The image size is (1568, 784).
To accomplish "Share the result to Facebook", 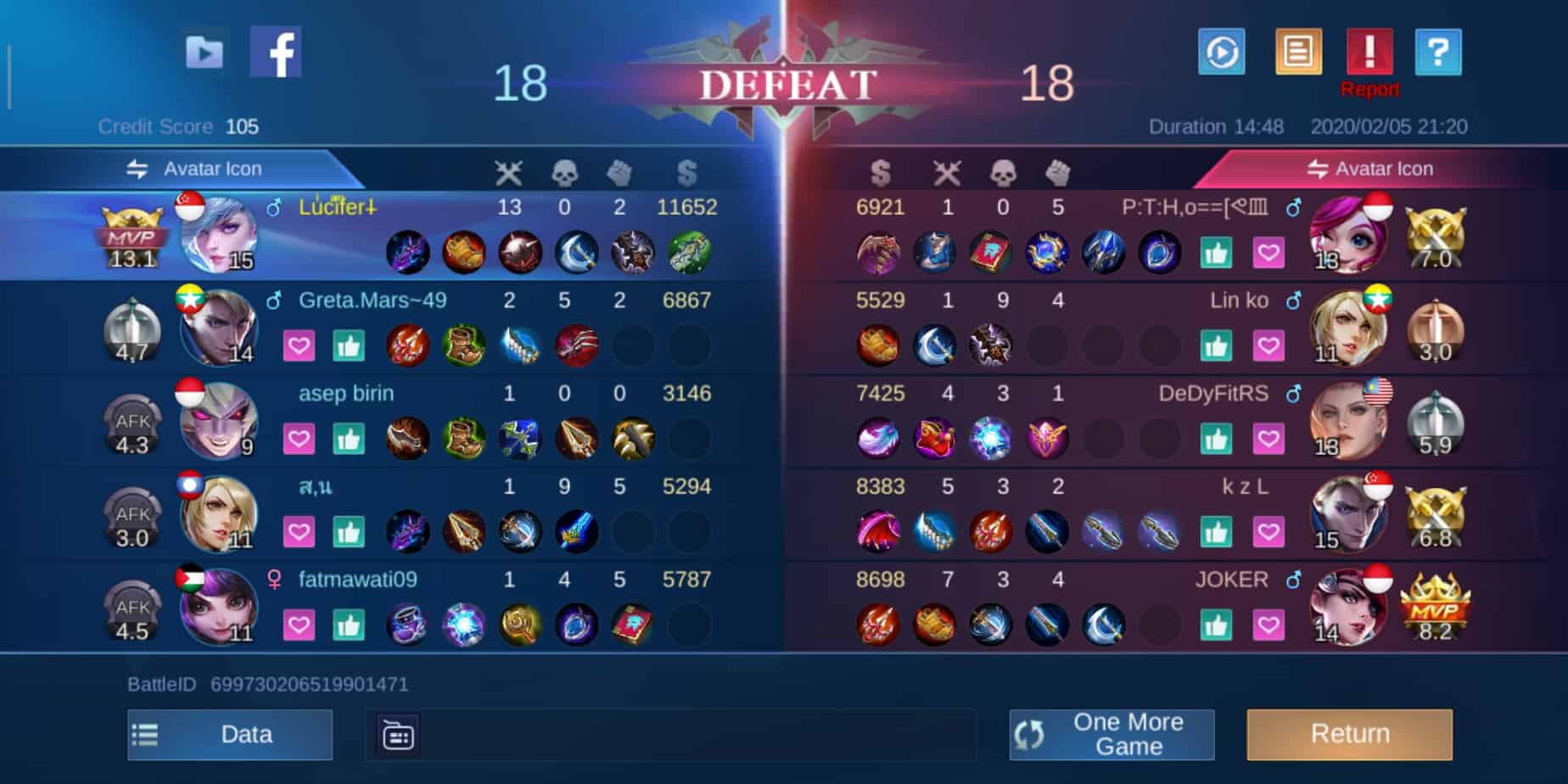I will 276,53.
